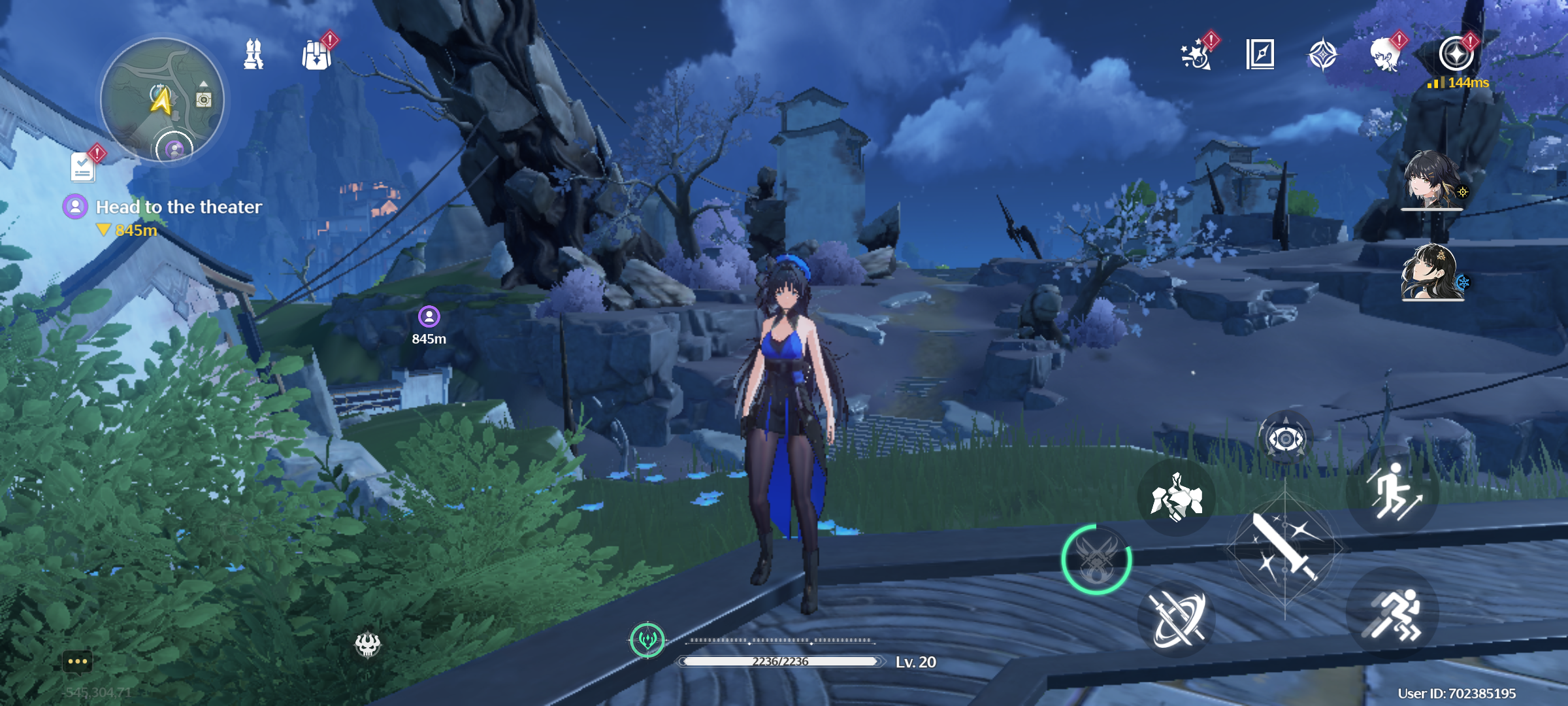The width and height of the screenshot is (1568, 706).
Task: Open the character head profile icon
Action: point(1385,54)
